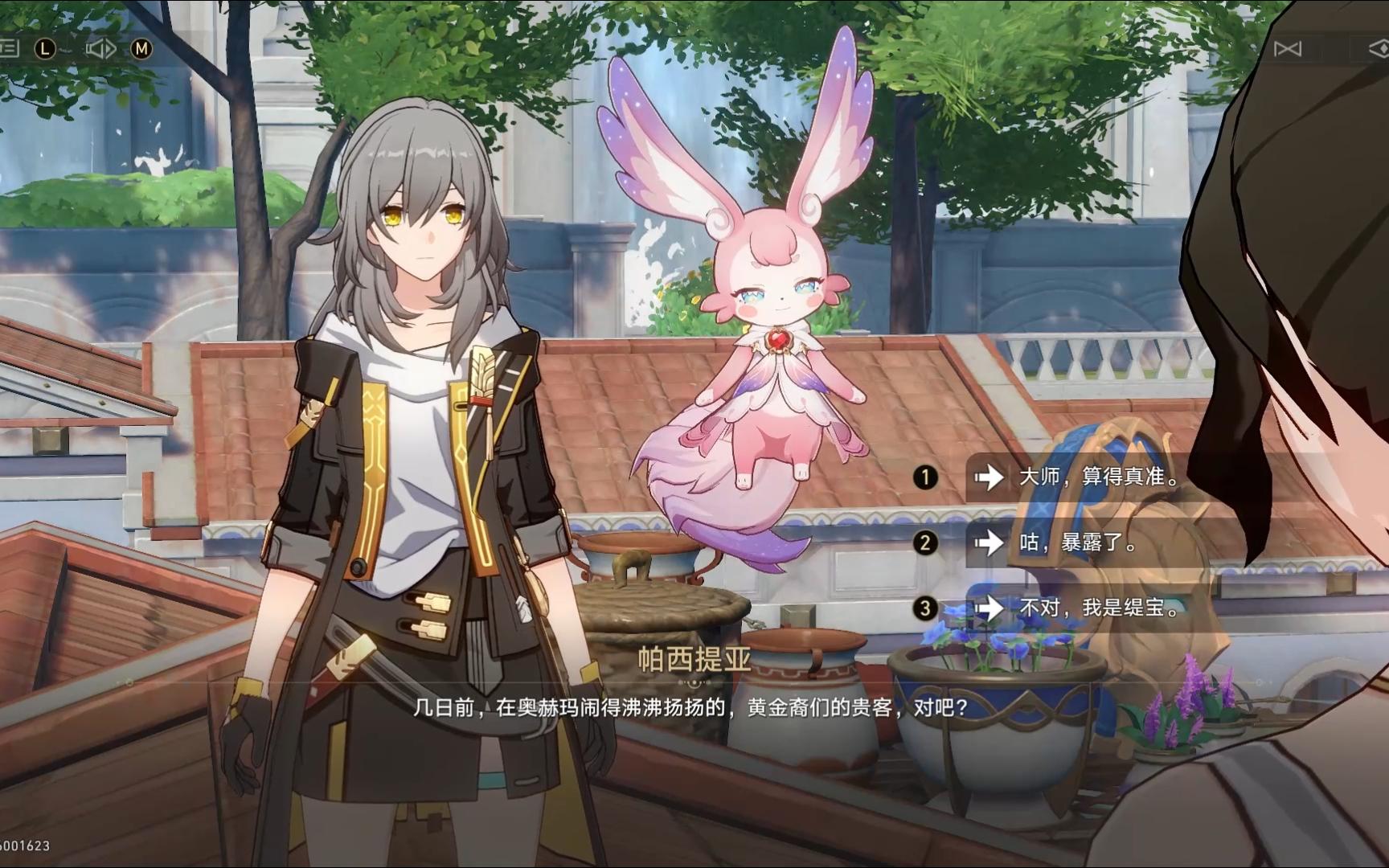
Task: Pick the response "不对，我是缇宝。"
Action: tap(1100, 608)
